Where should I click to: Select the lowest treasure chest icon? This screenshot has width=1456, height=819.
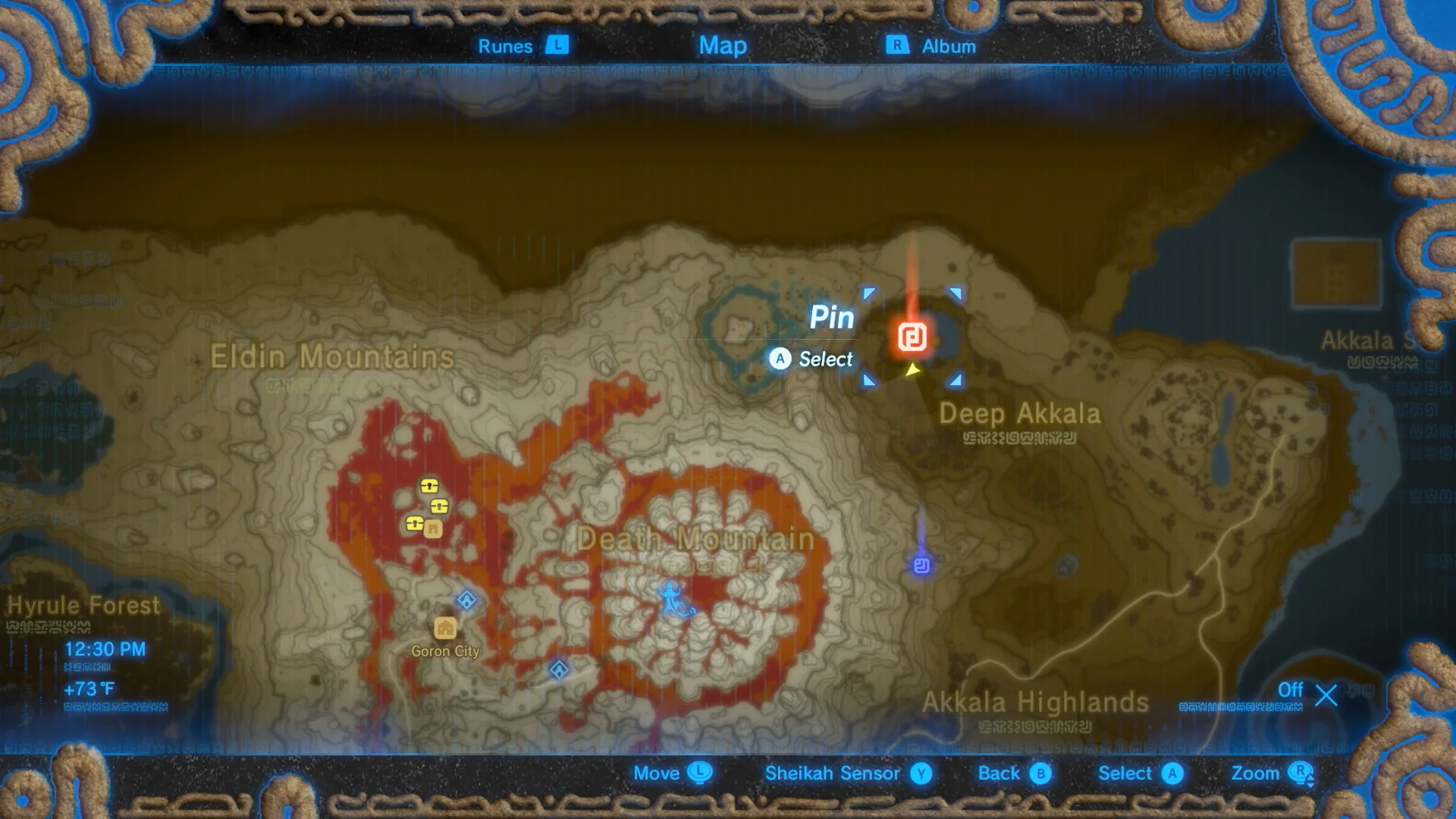[414, 523]
